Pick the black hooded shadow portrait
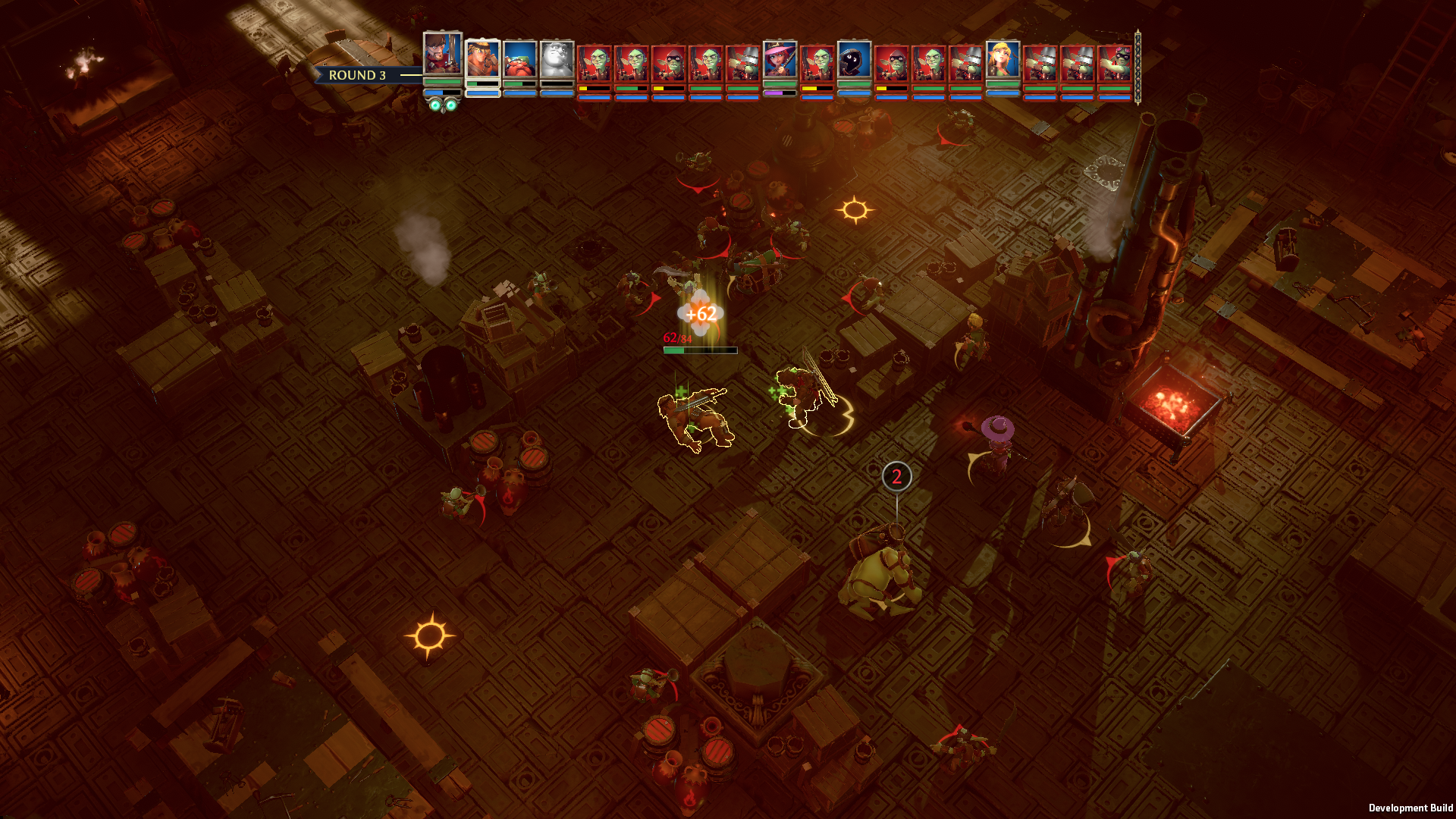 854,60
